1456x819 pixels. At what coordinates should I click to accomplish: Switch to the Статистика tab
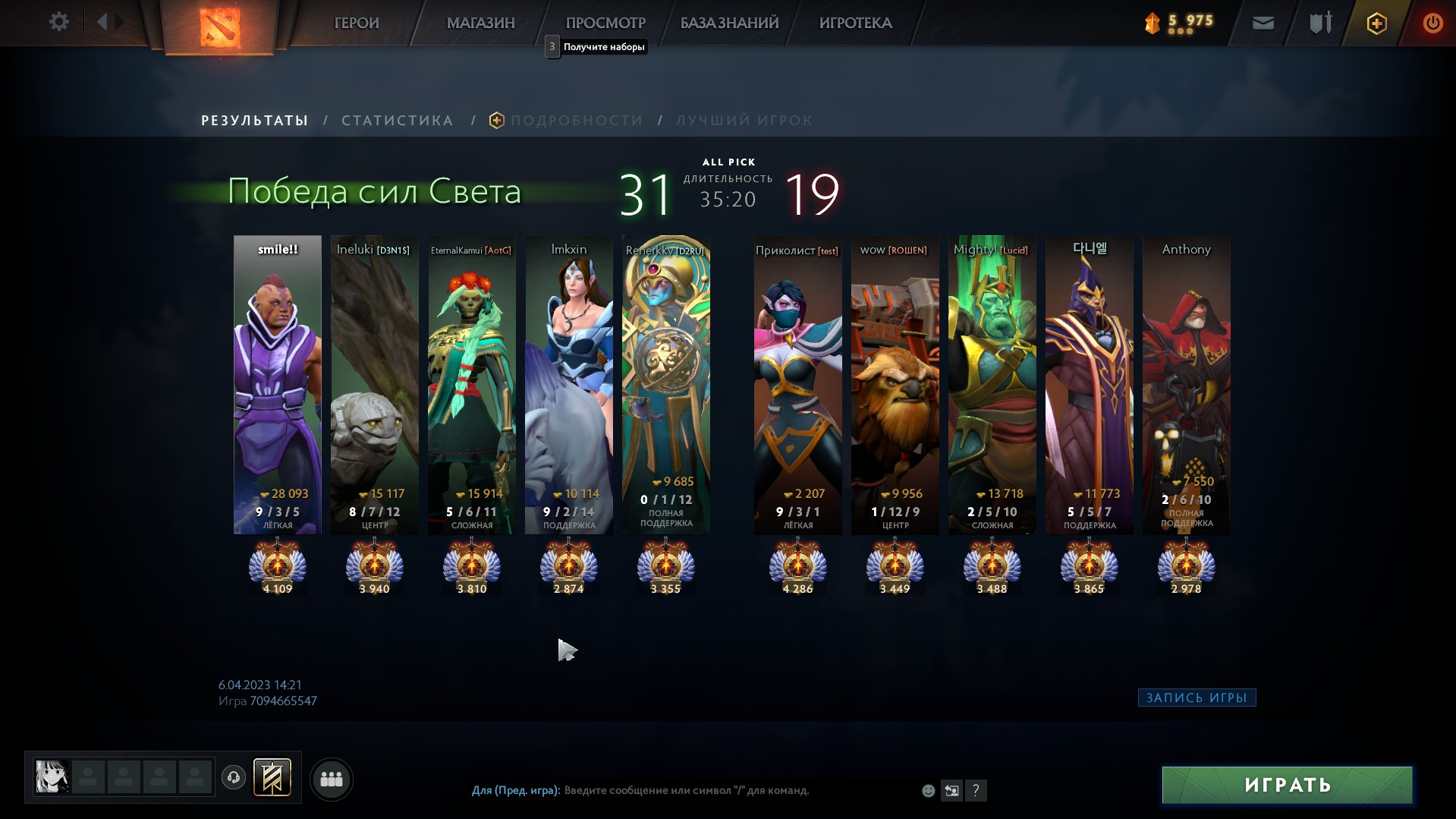click(397, 121)
